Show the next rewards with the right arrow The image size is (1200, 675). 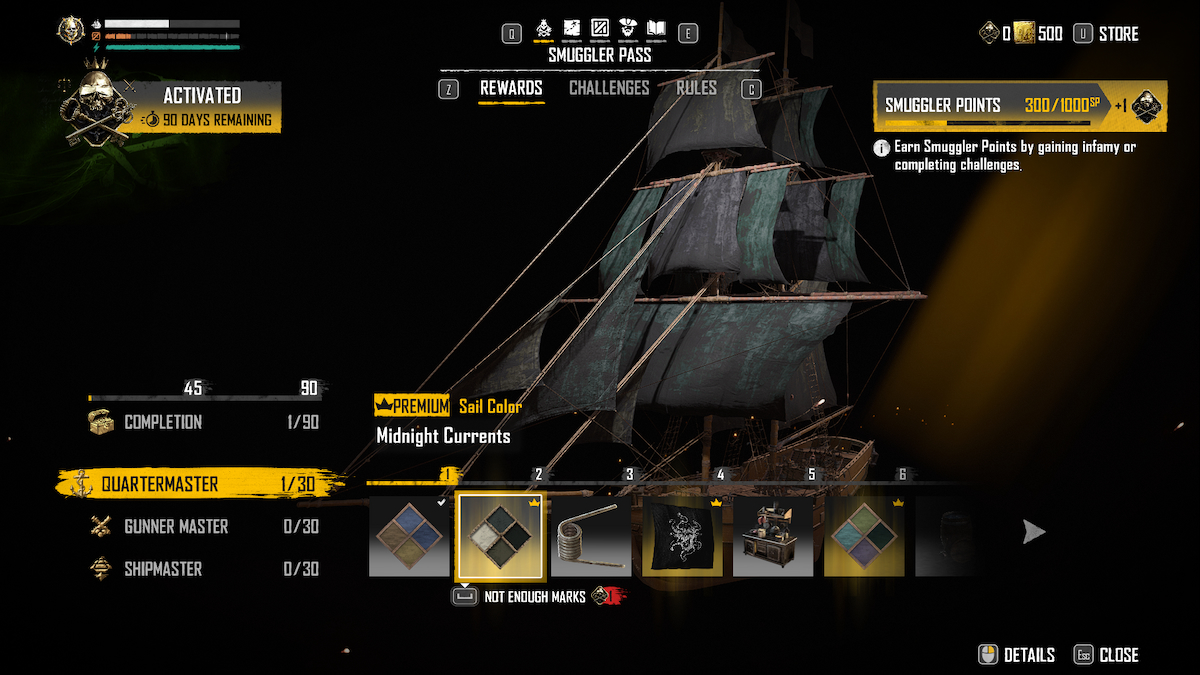tap(1033, 533)
